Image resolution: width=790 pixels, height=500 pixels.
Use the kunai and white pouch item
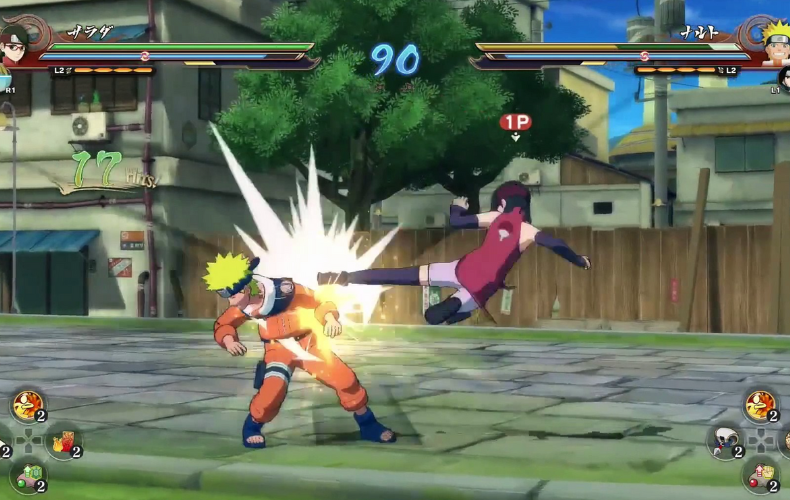[727, 440]
